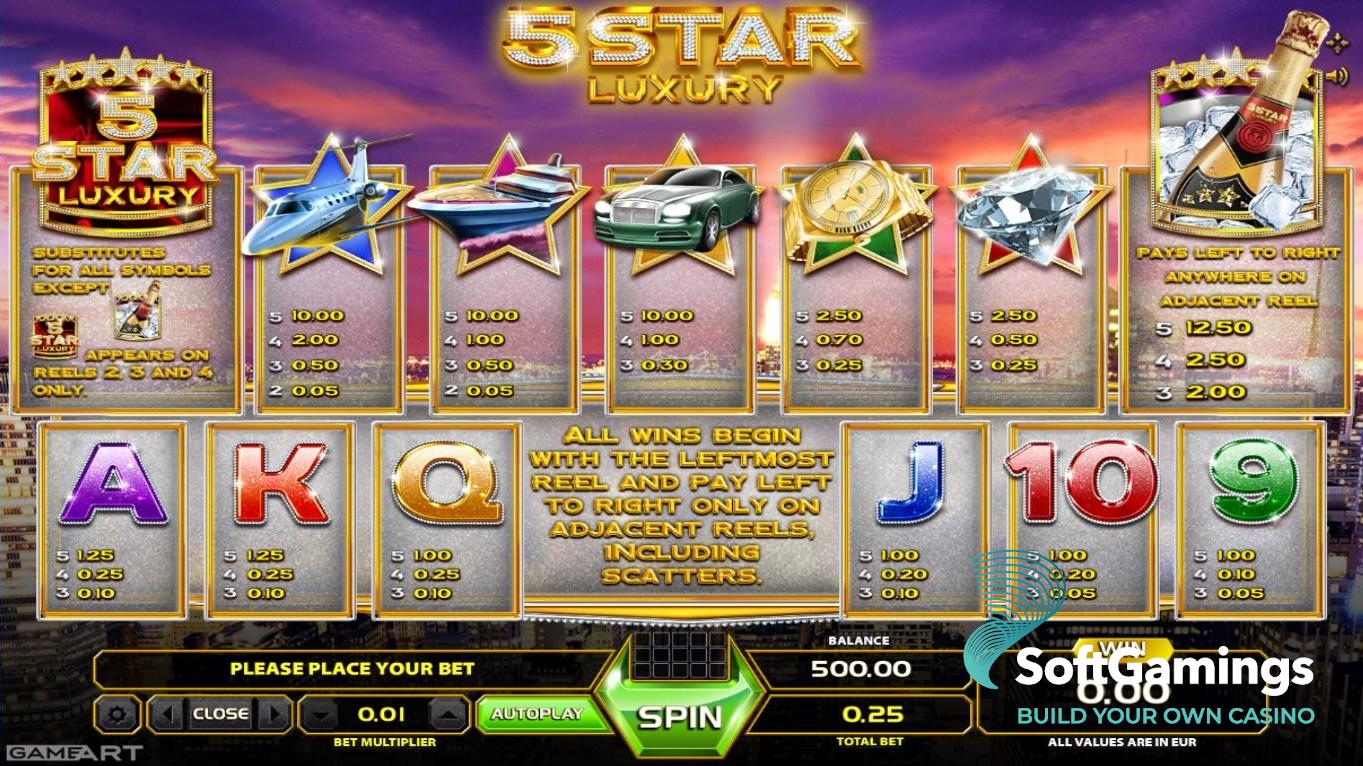Start Autoplay mode
1363x766 pixels.
536,714
